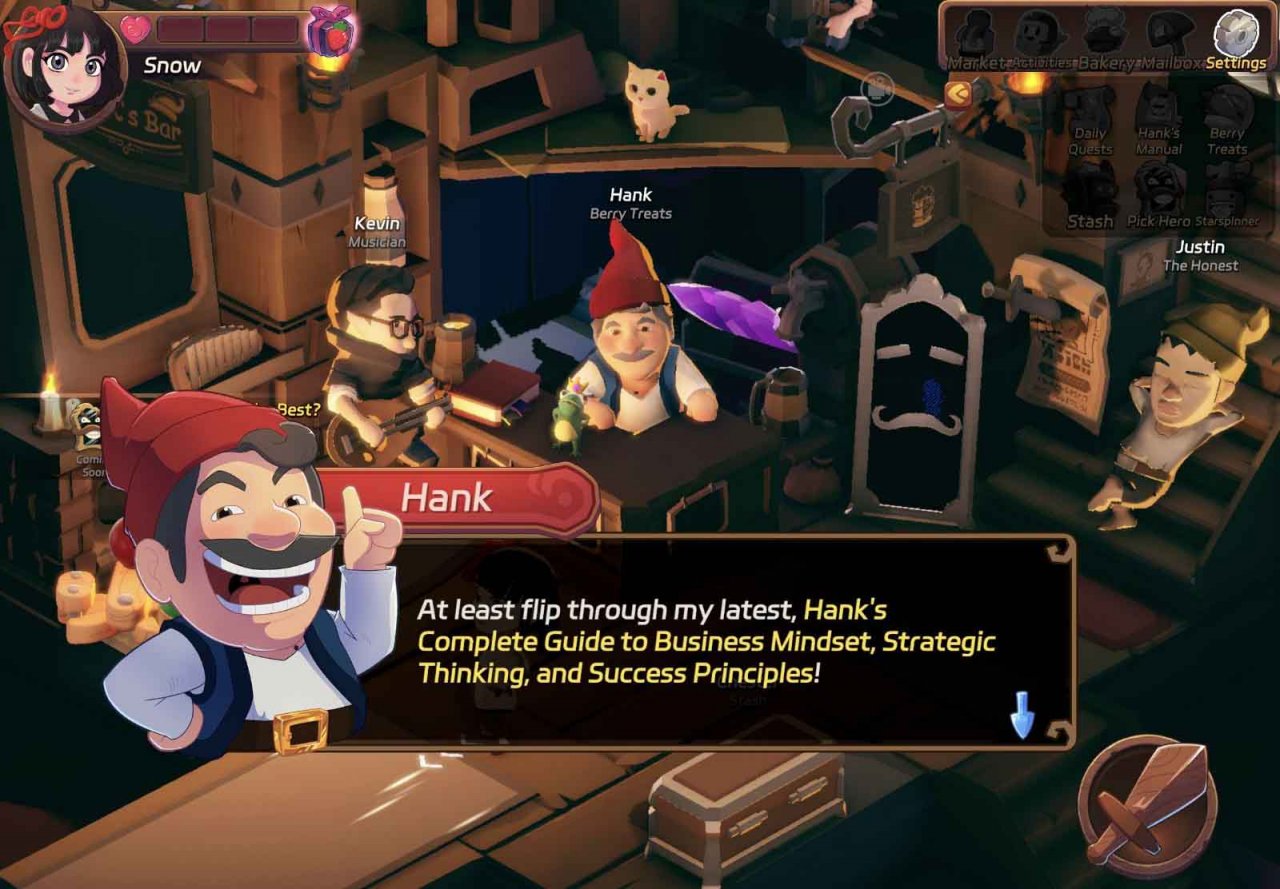Screen dimensions: 1280x889
Task: Talk to Kevin the Musician
Action: (x=380, y=330)
